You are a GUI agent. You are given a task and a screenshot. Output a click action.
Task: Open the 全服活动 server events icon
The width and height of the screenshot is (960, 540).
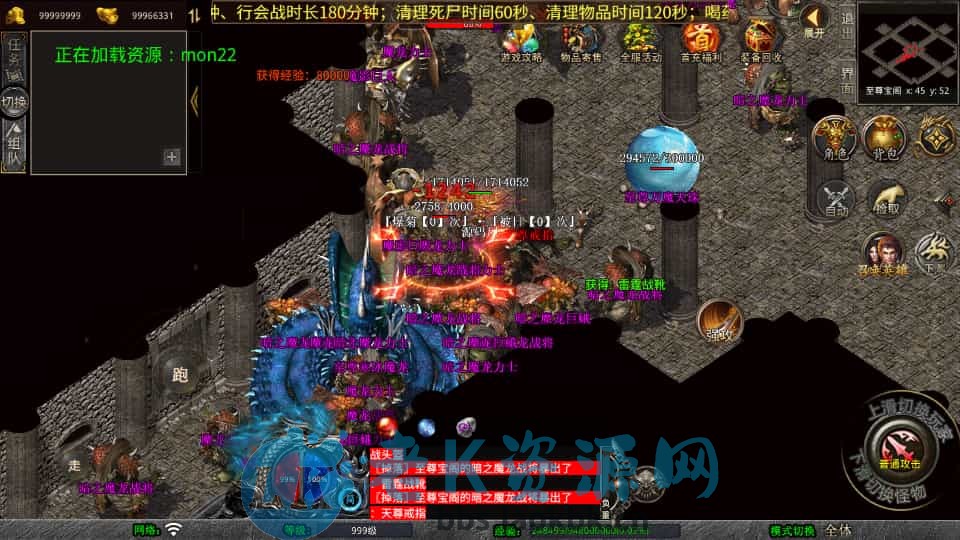(640, 42)
